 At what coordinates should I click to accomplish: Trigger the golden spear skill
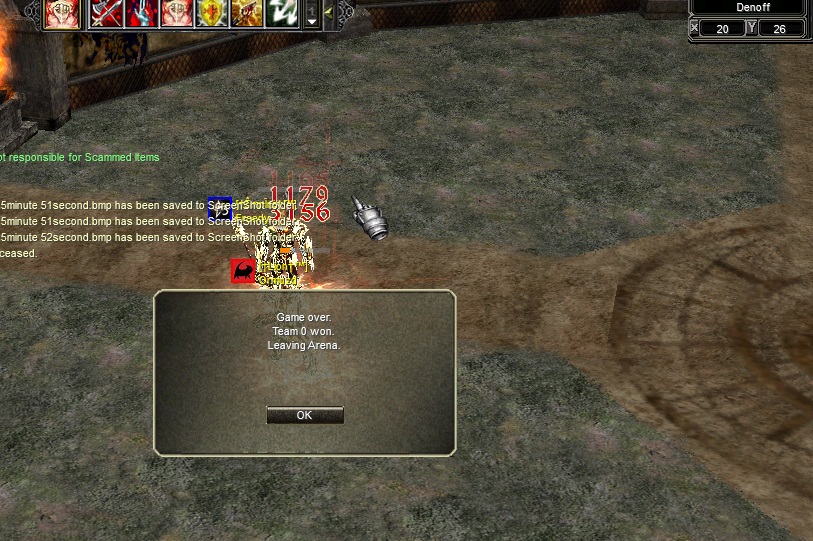point(247,13)
